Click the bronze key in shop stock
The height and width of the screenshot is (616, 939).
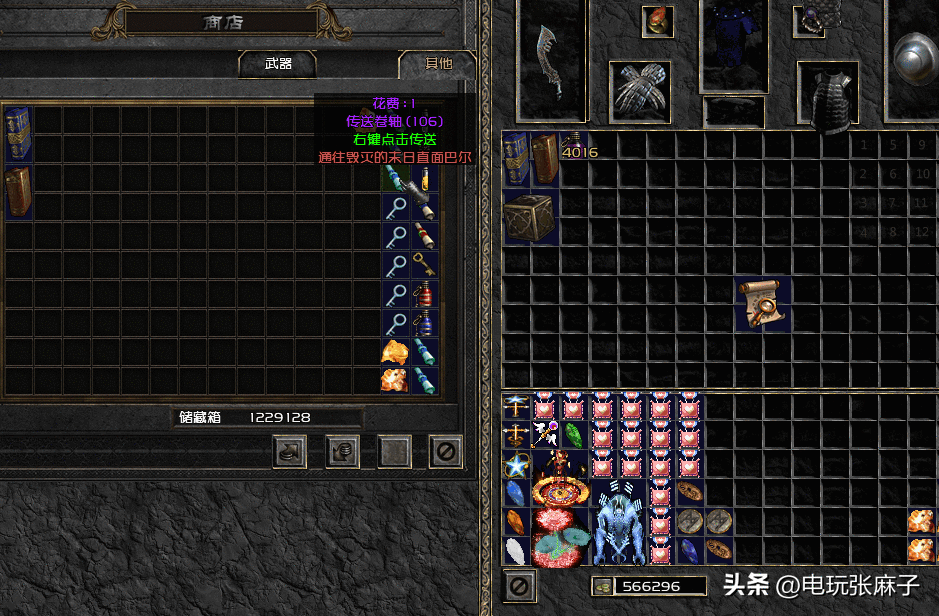[424, 265]
